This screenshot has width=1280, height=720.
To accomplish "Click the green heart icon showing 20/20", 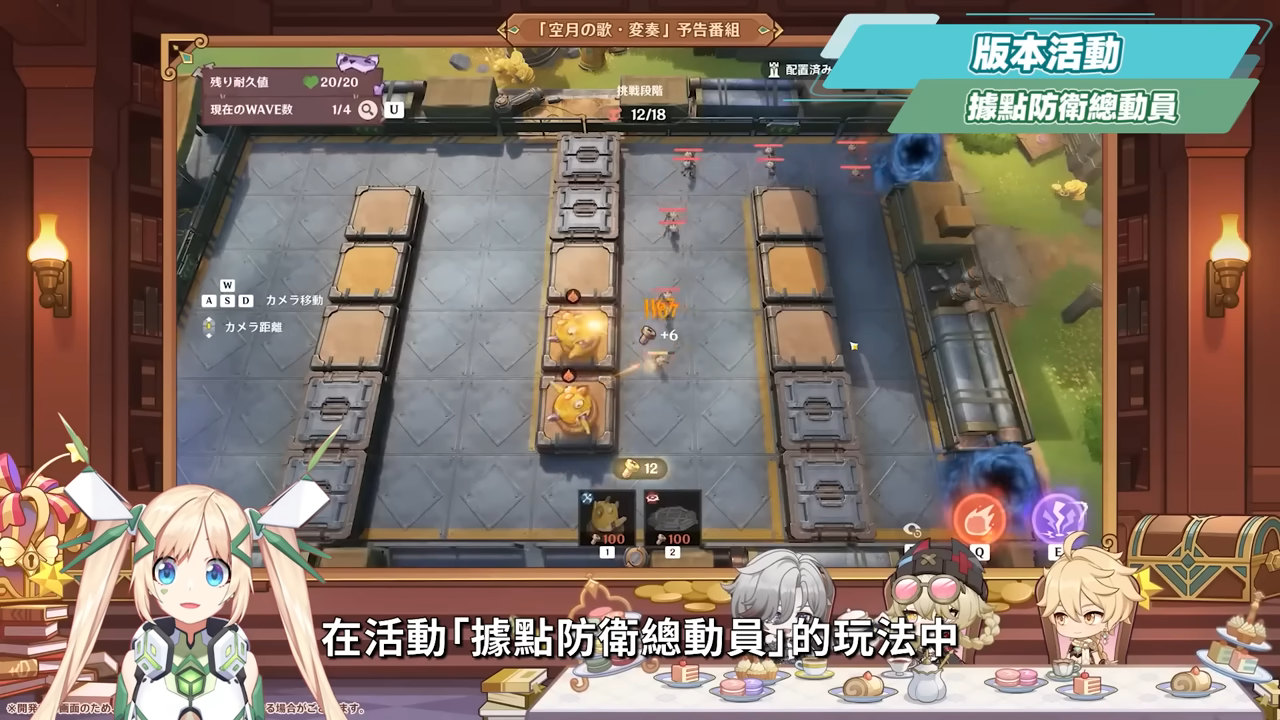I will 311,81.
